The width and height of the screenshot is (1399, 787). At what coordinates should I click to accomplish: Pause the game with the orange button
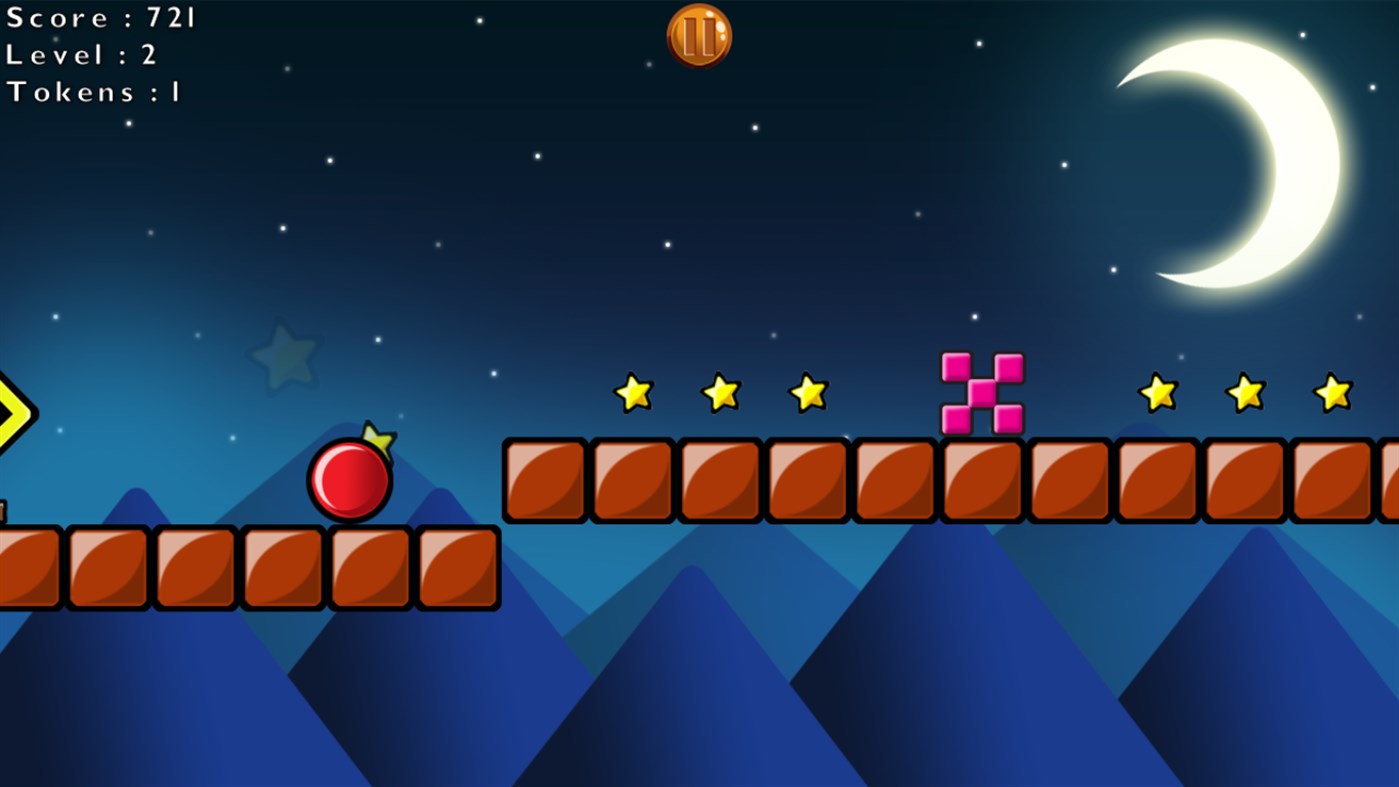pyautogui.click(x=699, y=36)
